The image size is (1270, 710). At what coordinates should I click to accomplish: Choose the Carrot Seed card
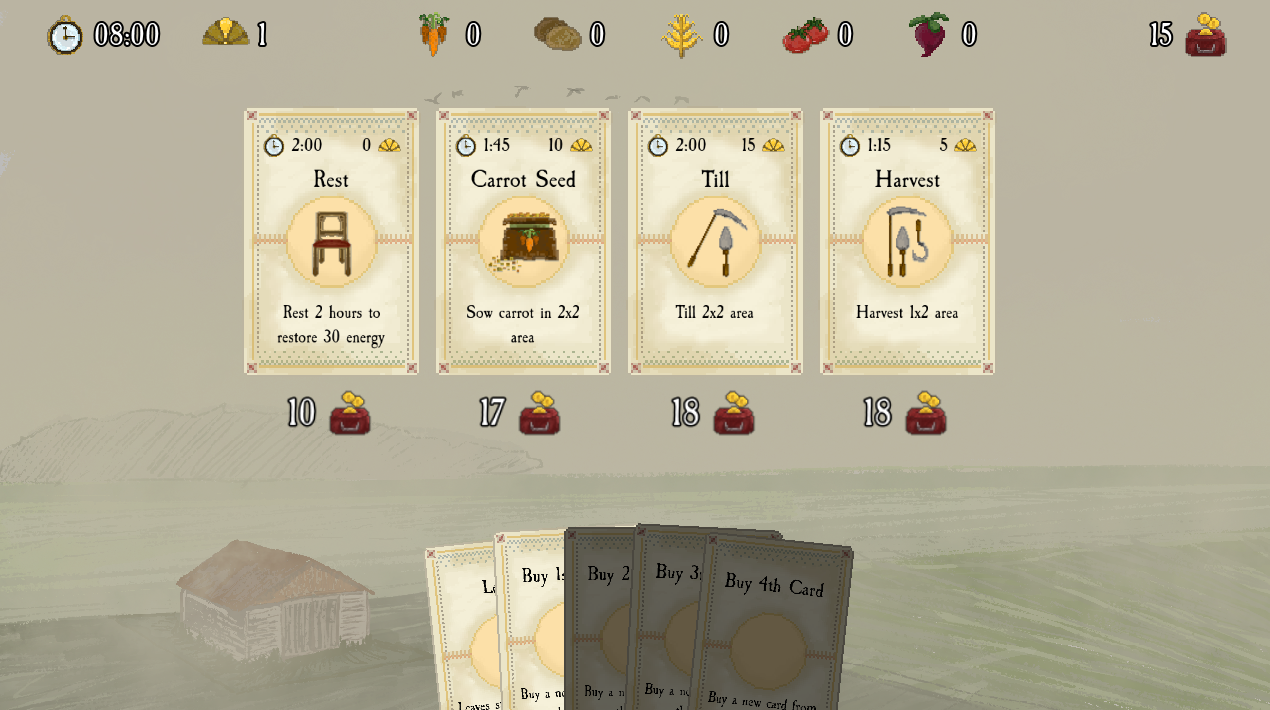pos(523,241)
